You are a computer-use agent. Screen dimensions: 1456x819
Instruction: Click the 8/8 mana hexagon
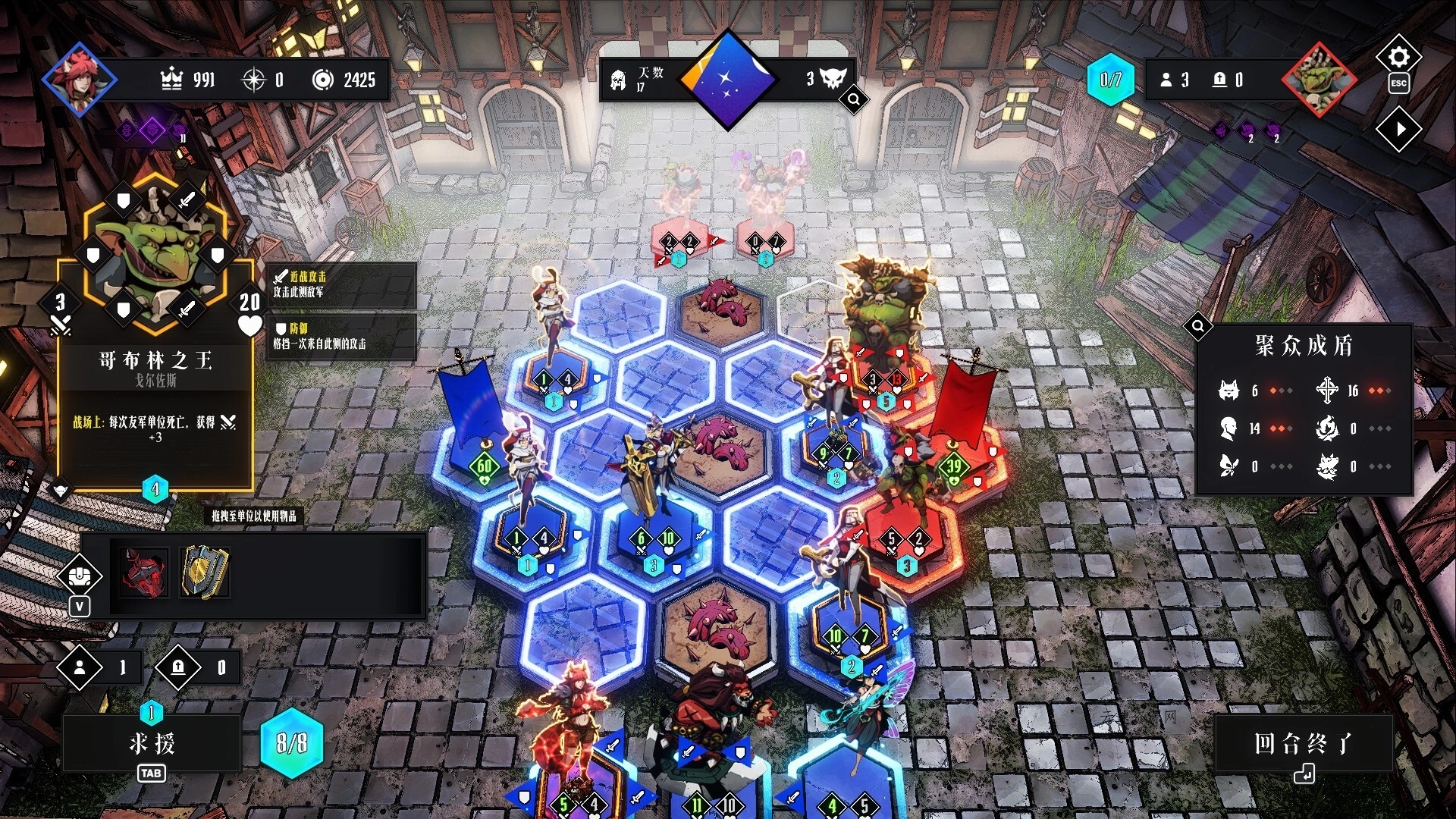pyautogui.click(x=290, y=744)
